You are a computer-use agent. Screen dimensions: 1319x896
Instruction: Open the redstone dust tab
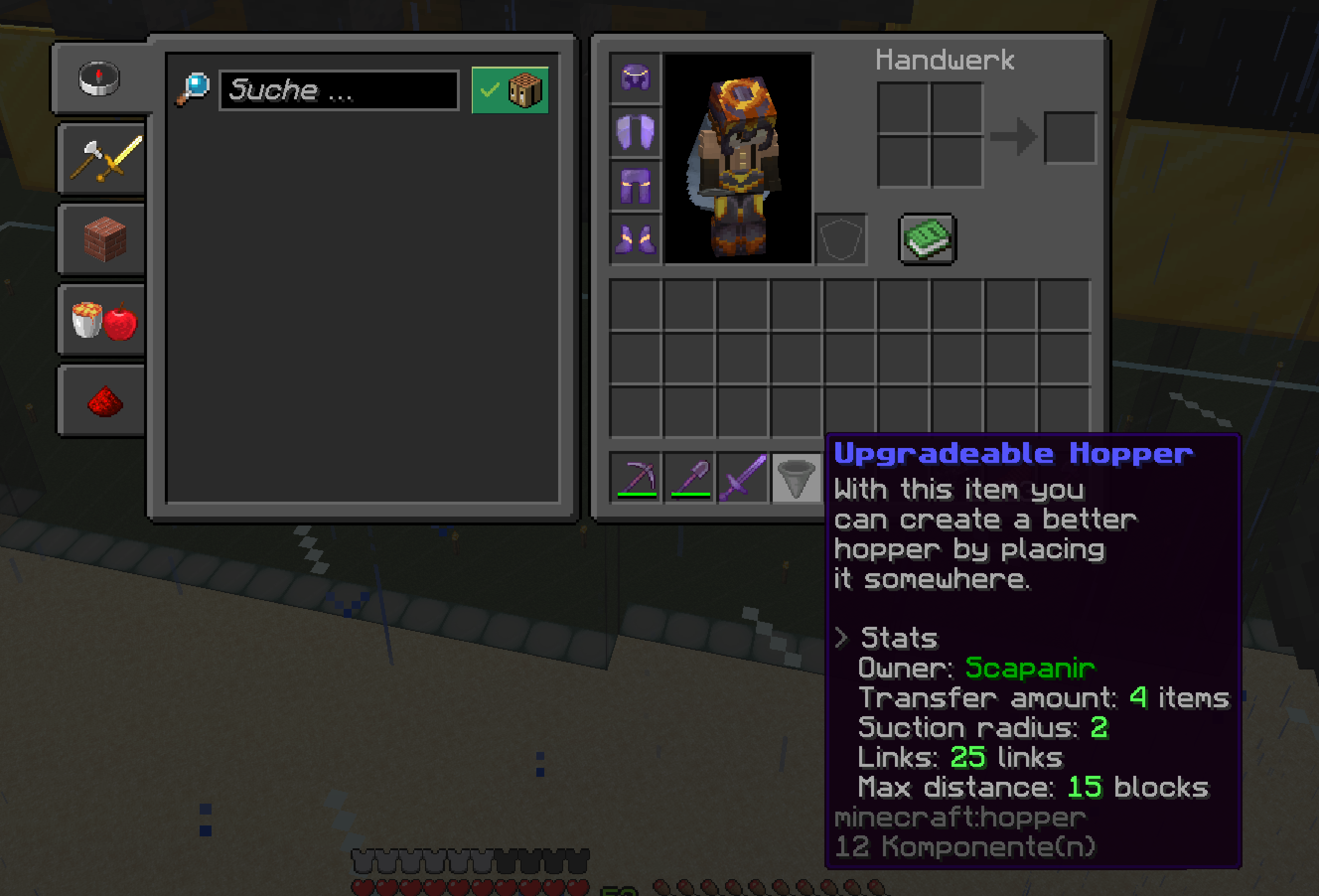coord(105,401)
